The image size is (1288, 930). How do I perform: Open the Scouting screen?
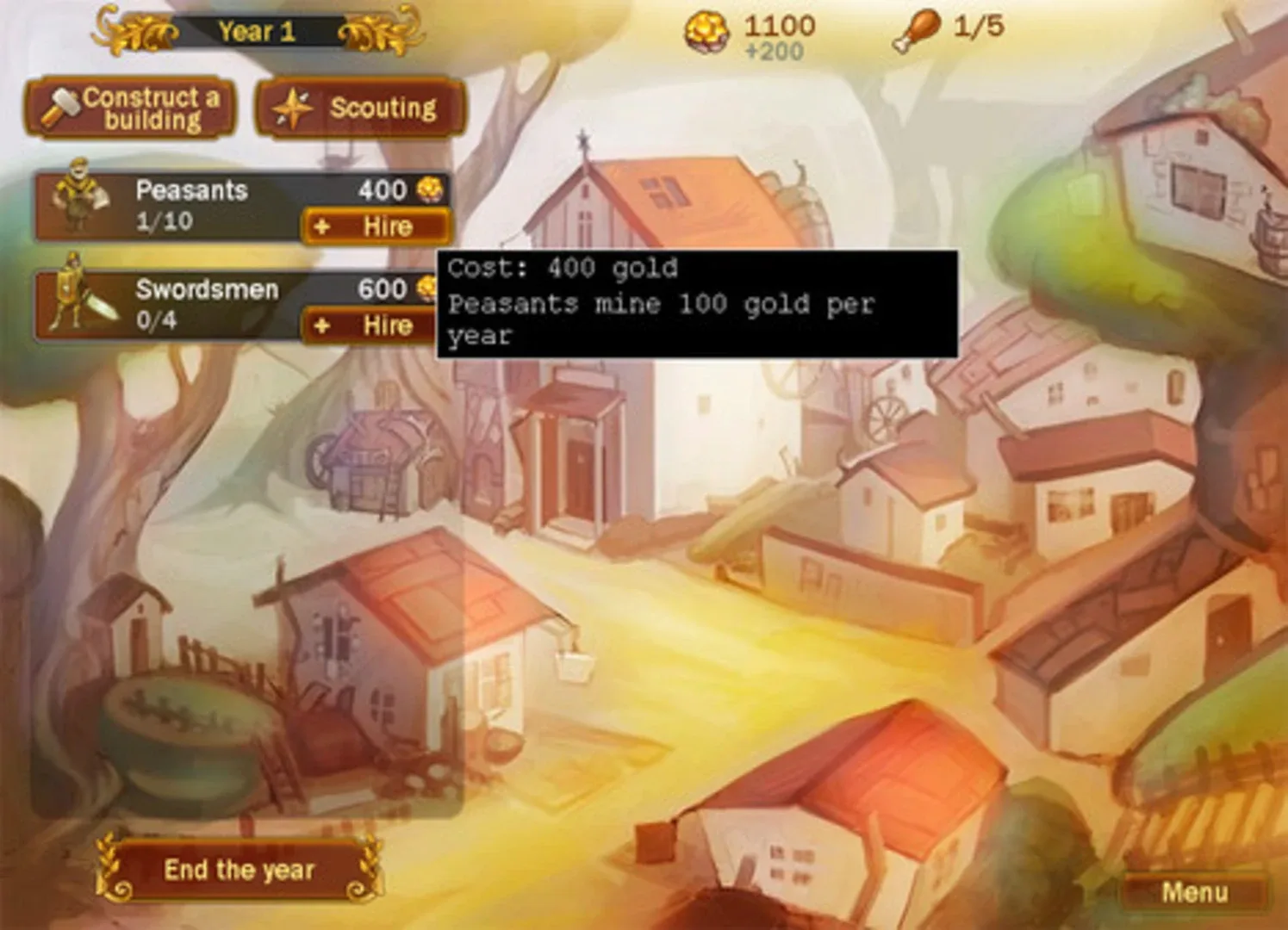(x=362, y=108)
